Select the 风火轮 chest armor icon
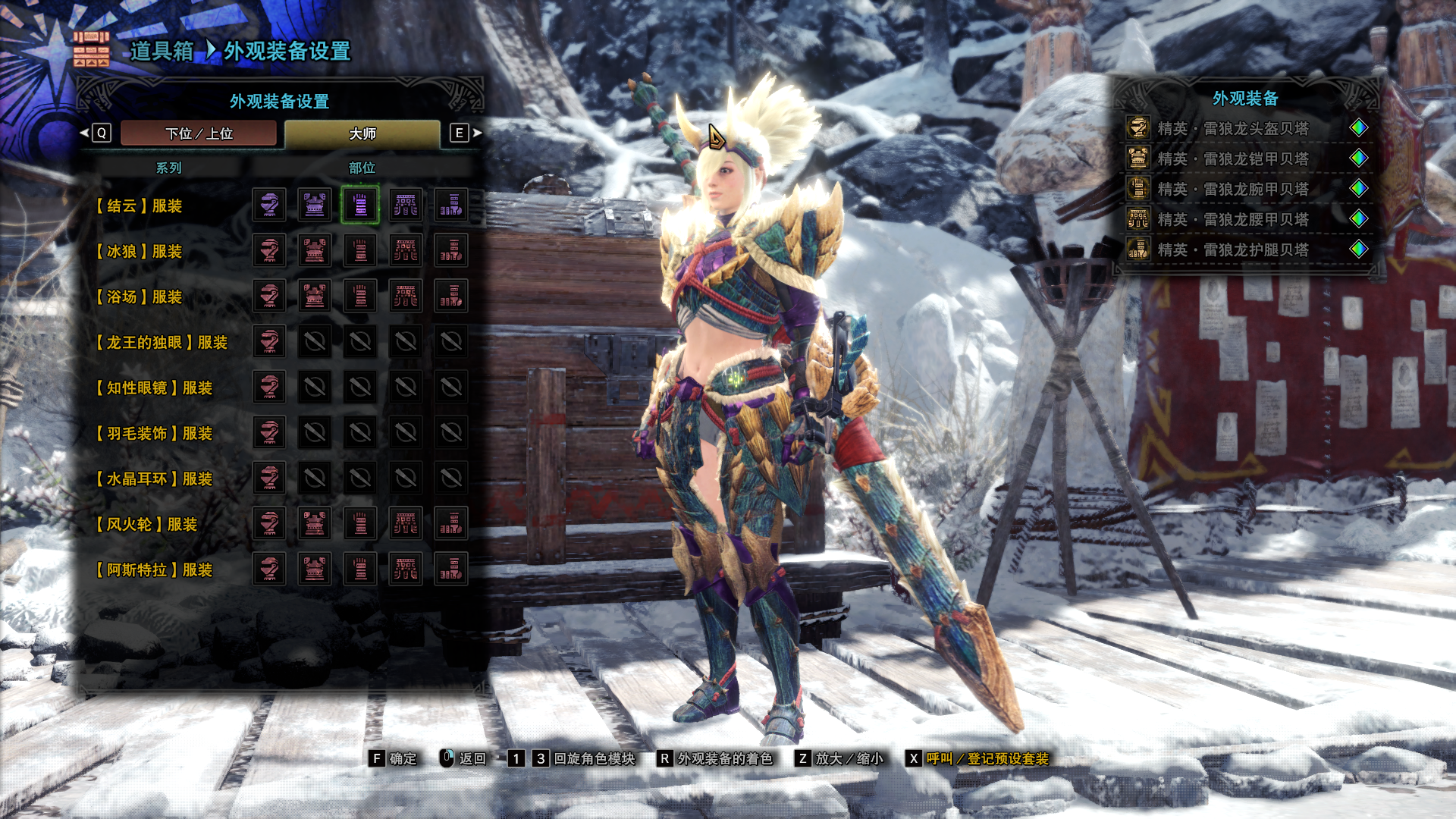Screen dimensions: 1456x819 click(x=315, y=524)
